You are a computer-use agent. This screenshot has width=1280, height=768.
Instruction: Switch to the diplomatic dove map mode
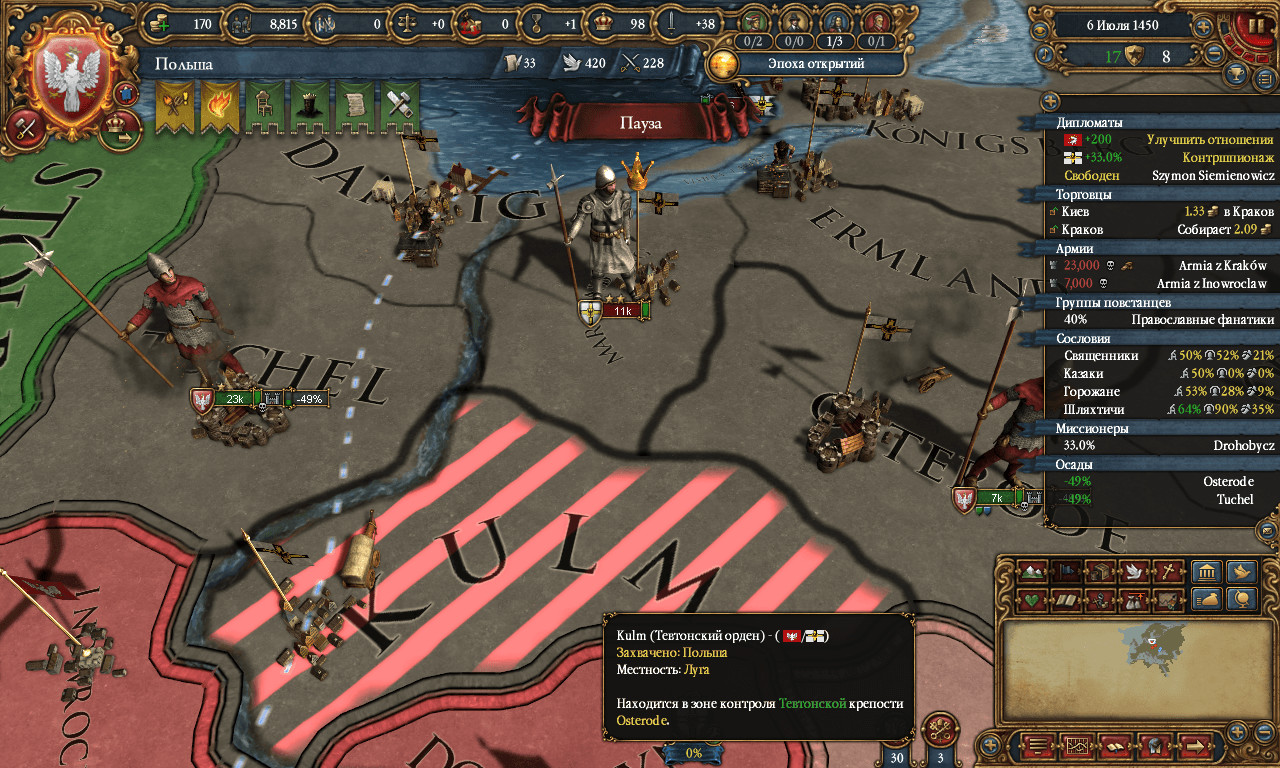pyautogui.click(x=1133, y=572)
